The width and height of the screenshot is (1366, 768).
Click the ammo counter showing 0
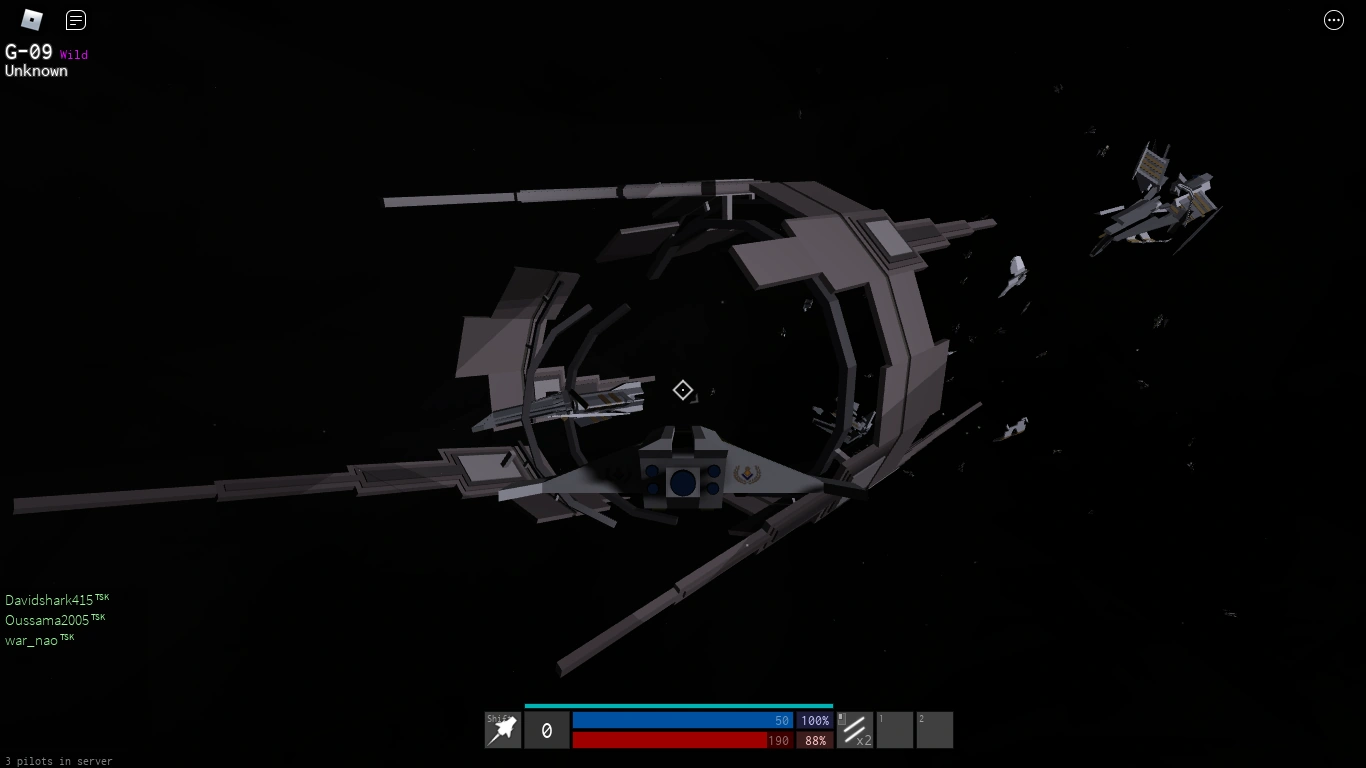[546, 731]
